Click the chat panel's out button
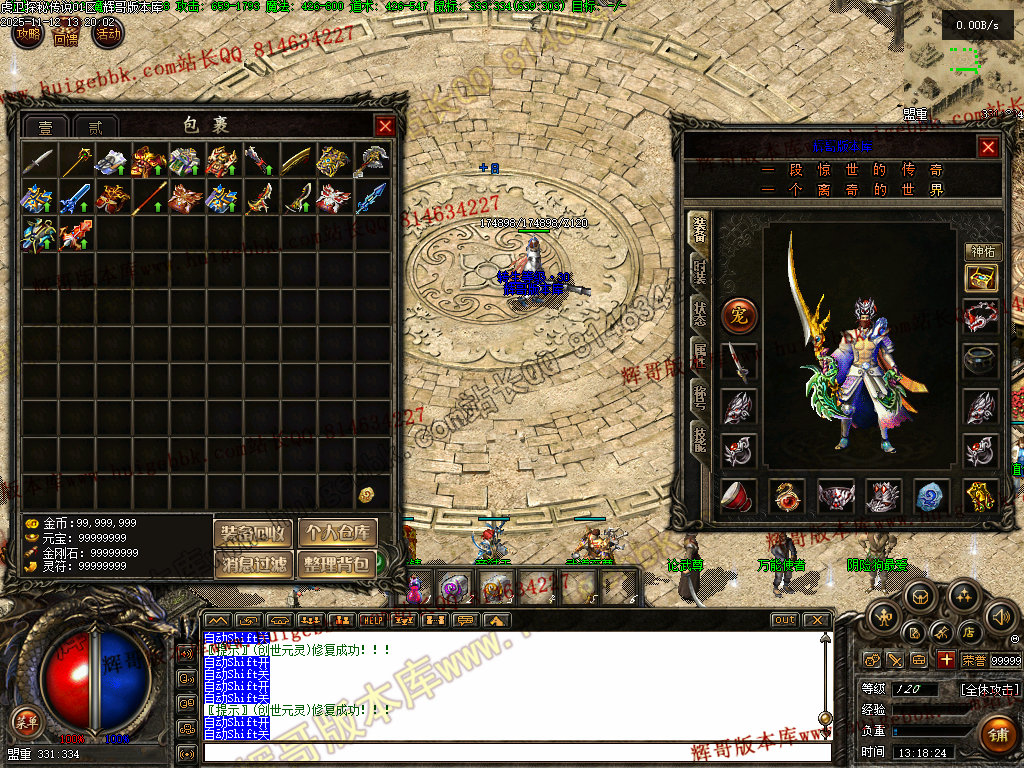Viewport: 1024px width, 768px height. 784,620
